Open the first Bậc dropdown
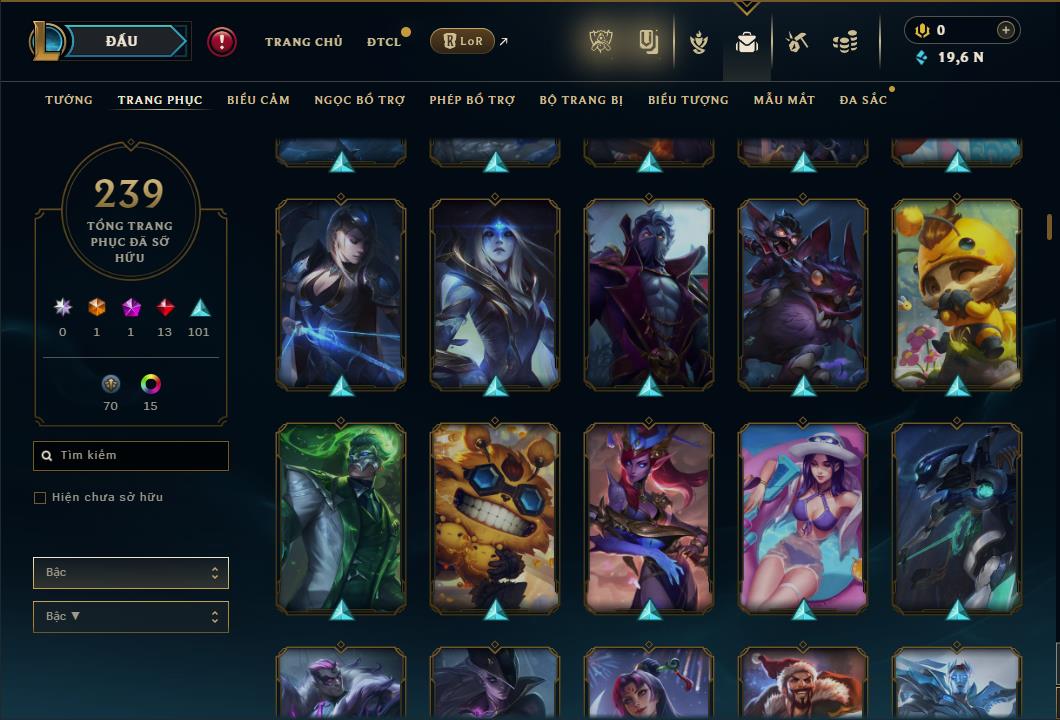This screenshot has height=720, width=1060. [131, 573]
